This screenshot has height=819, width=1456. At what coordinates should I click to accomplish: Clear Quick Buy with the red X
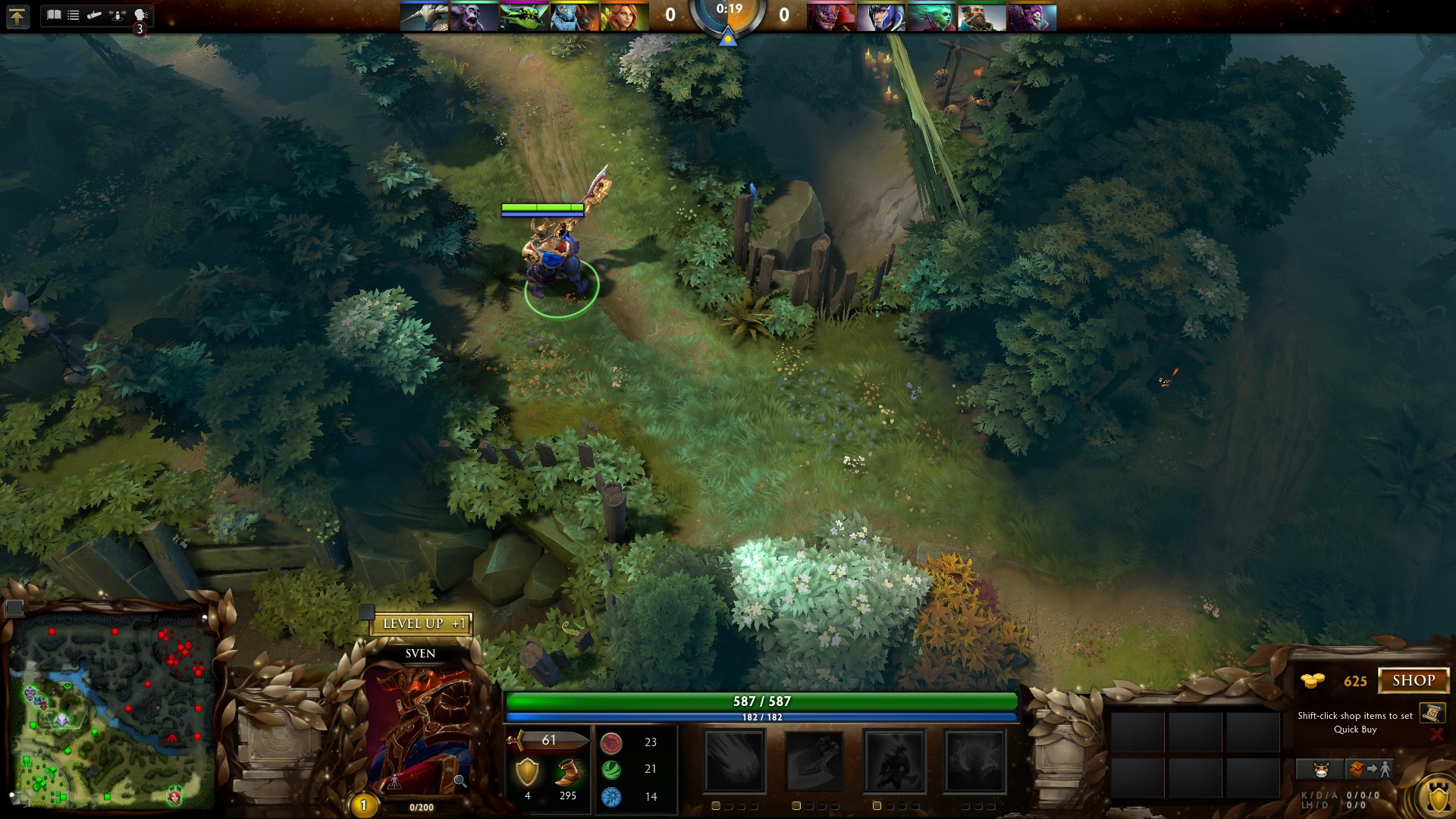1436,733
